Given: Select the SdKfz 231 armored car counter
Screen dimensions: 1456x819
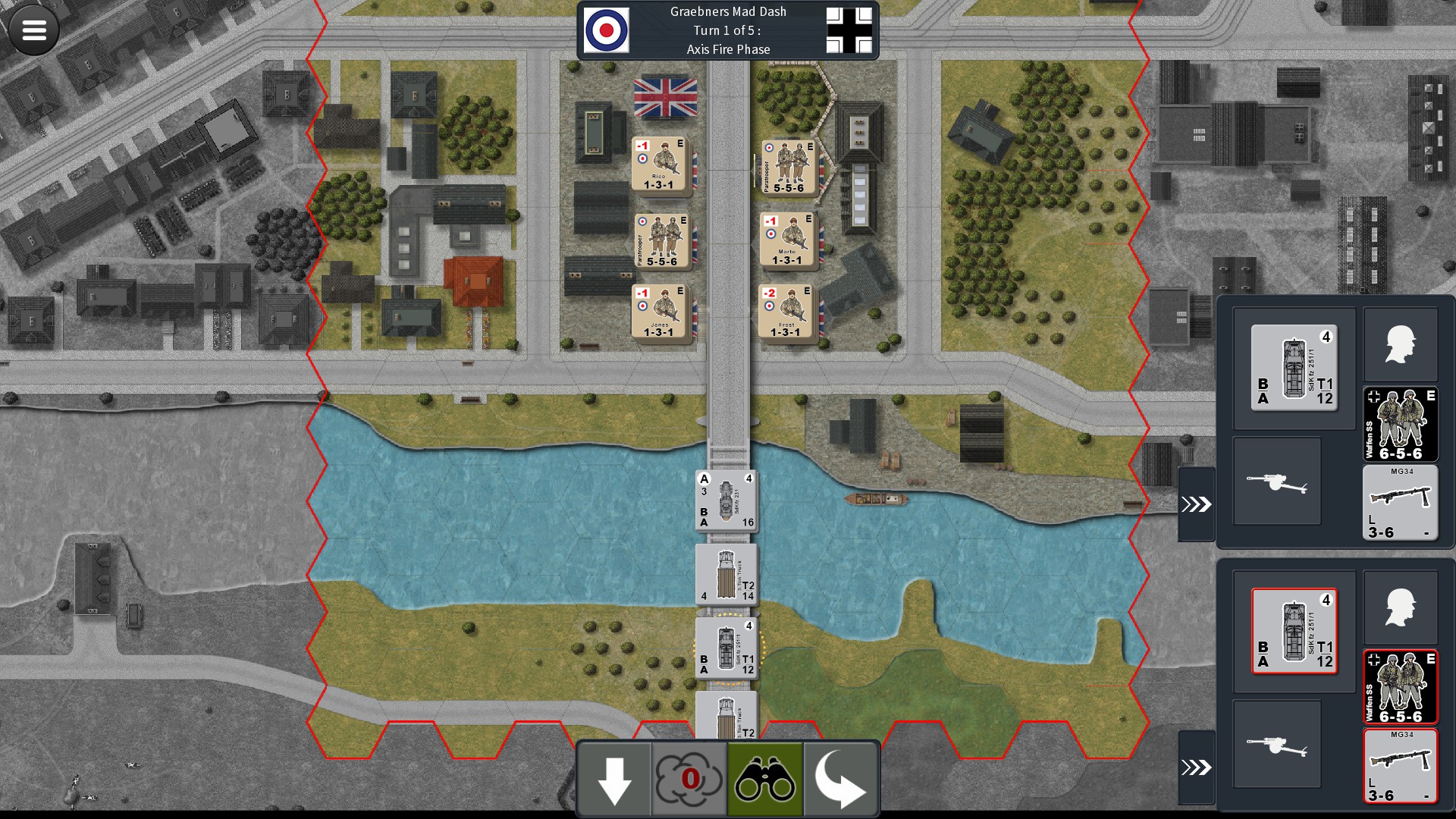Looking at the screenshot, I should coord(726,500).
